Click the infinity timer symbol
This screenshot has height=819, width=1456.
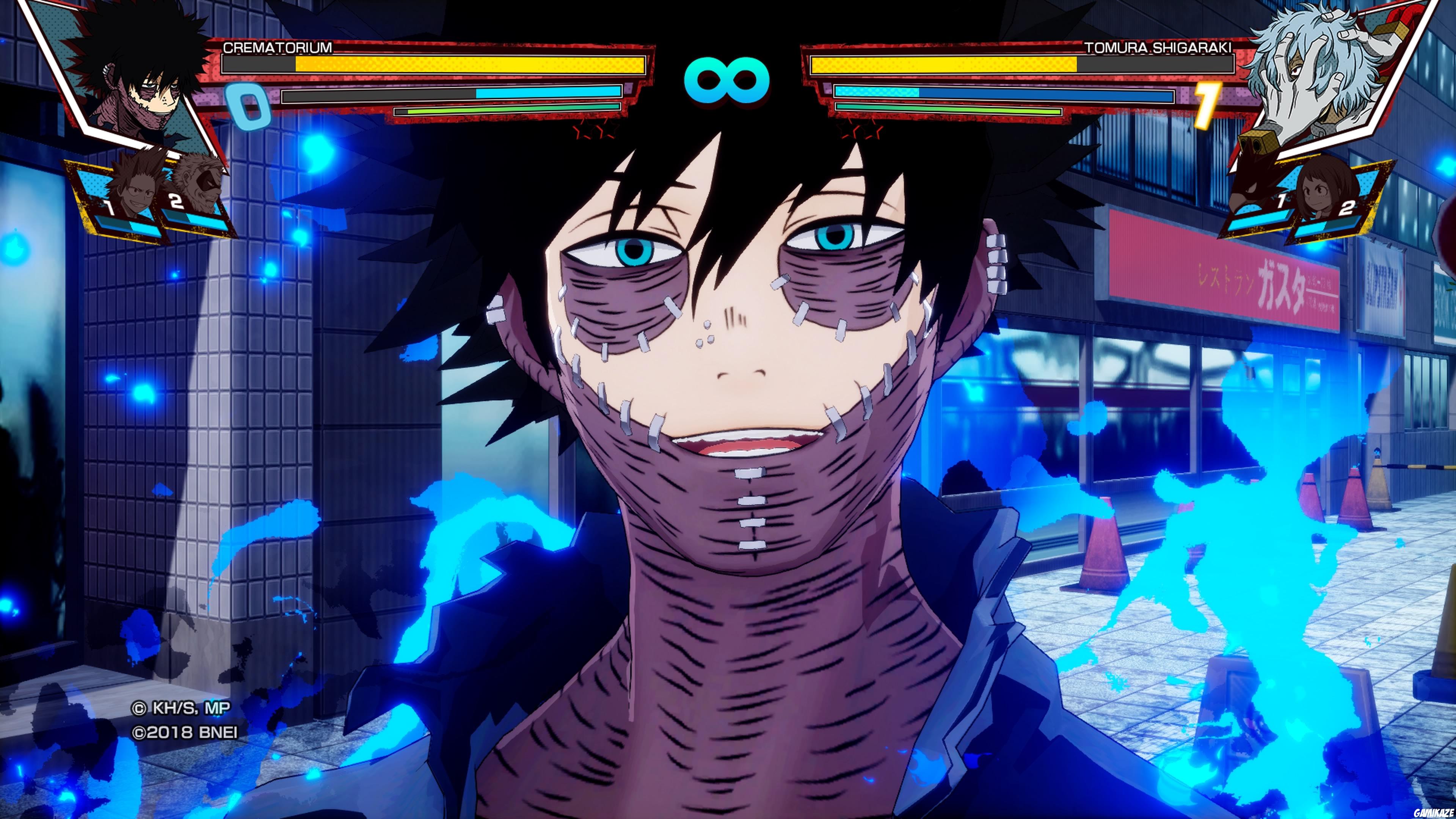[728, 79]
